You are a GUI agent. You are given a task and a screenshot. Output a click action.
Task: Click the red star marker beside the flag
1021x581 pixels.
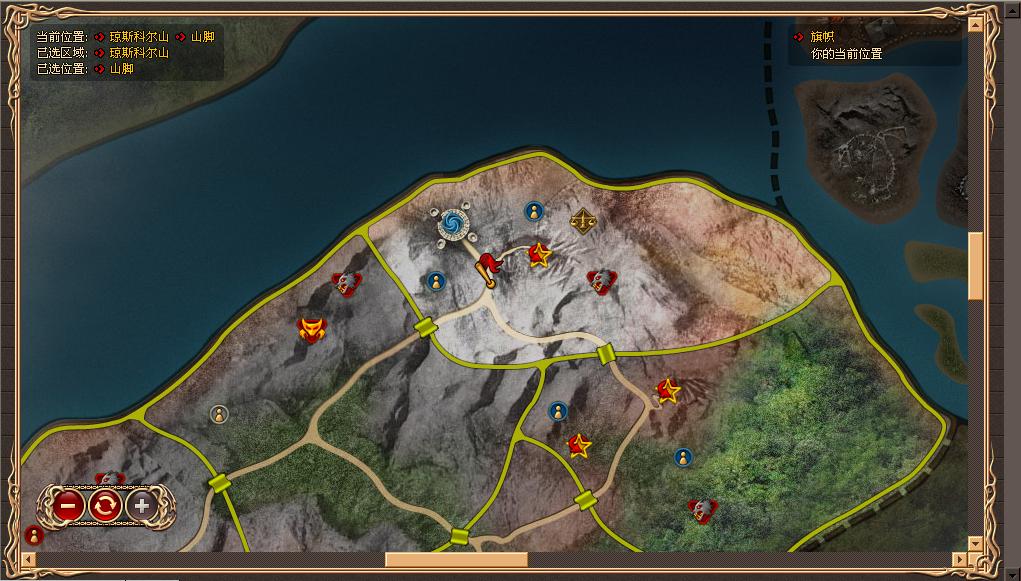[539, 255]
